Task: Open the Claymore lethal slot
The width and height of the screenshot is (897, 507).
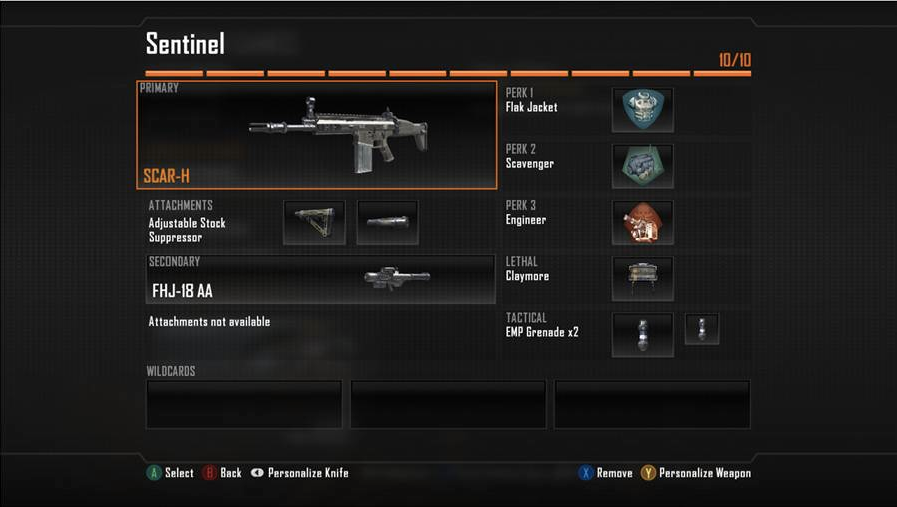Action: click(642, 279)
